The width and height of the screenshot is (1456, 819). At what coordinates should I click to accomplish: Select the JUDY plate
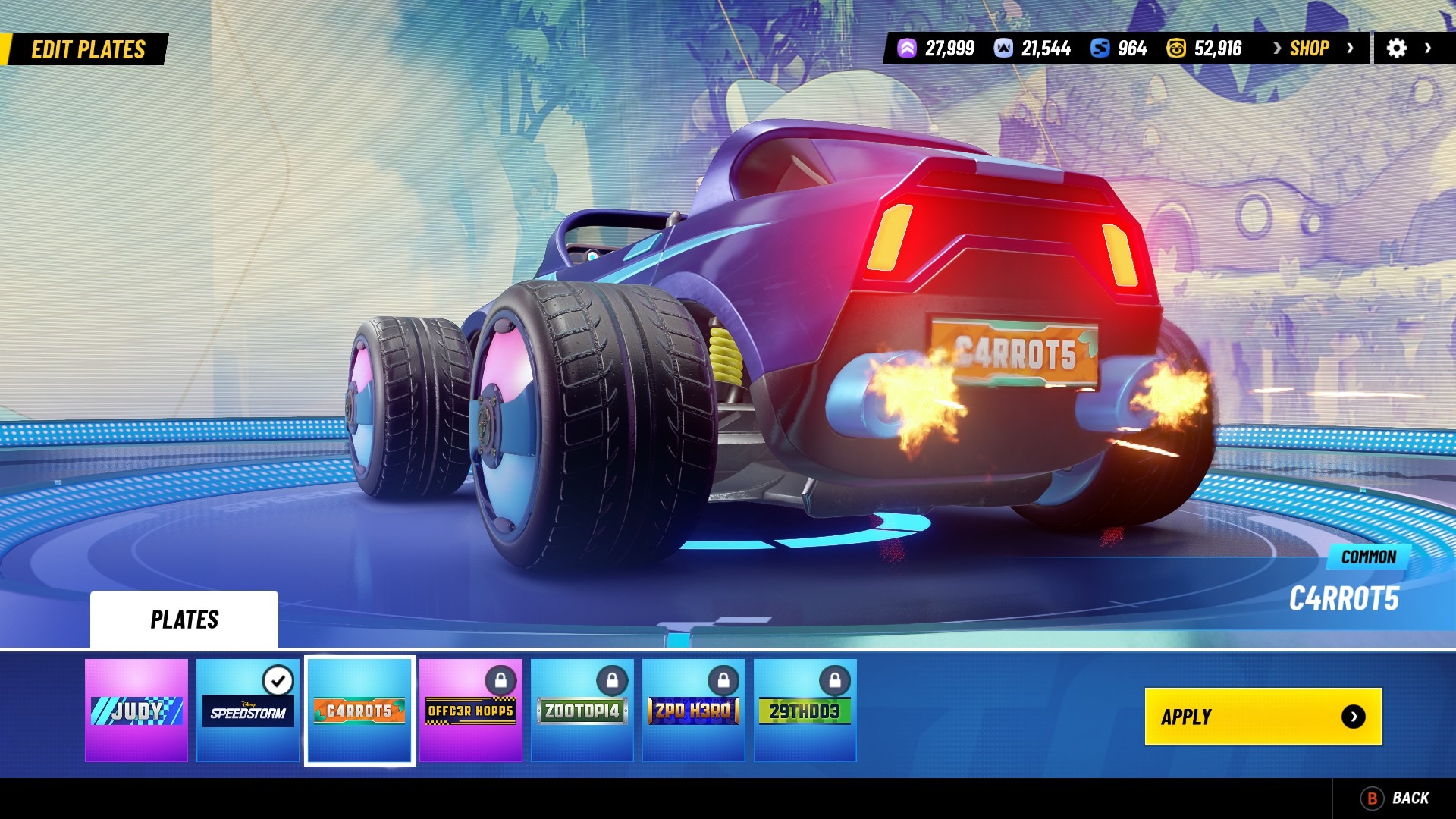point(136,711)
